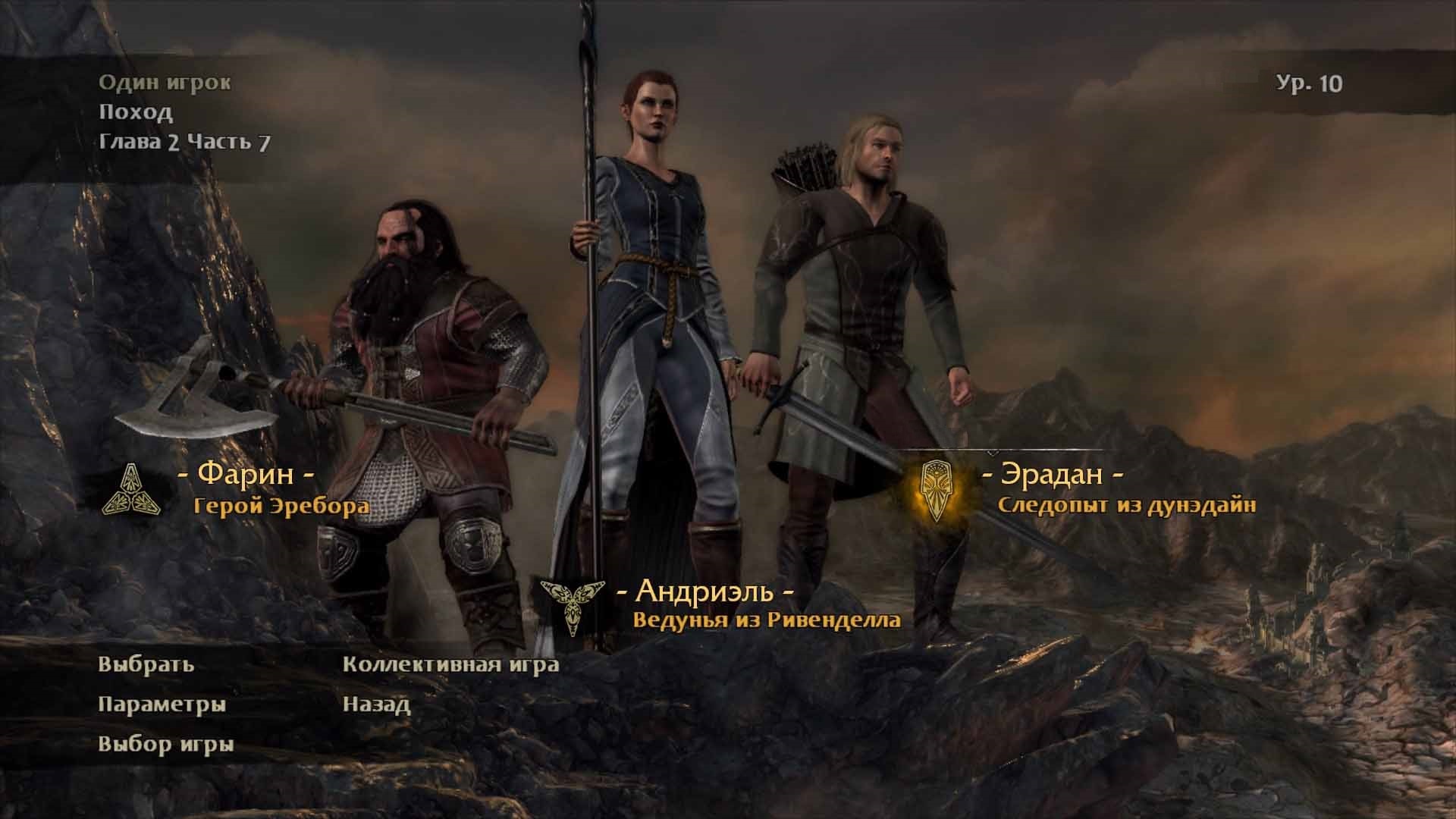Select the ranger Эрадан

tap(1052, 475)
